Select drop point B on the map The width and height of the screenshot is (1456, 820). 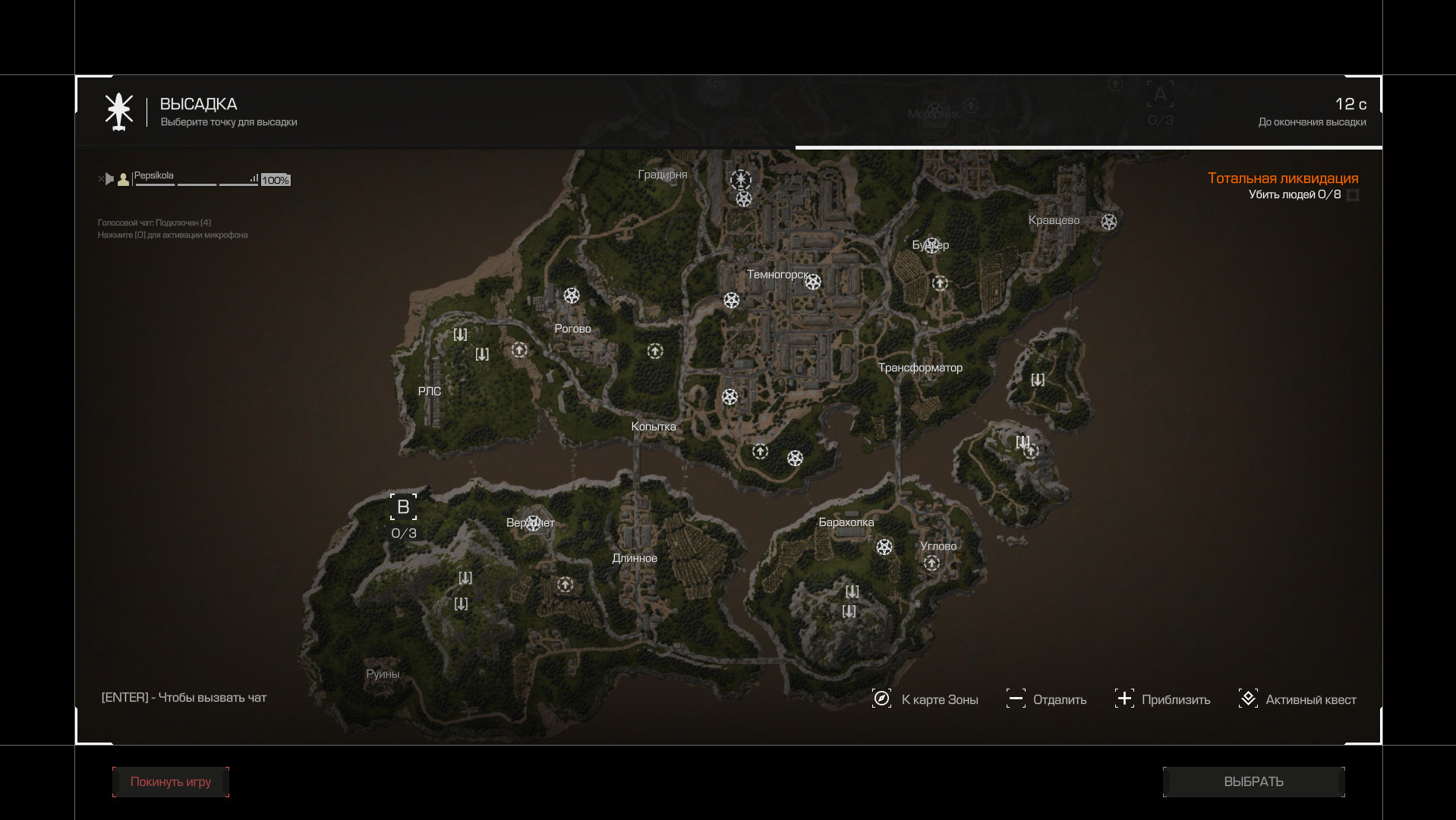(x=403, y=507)
